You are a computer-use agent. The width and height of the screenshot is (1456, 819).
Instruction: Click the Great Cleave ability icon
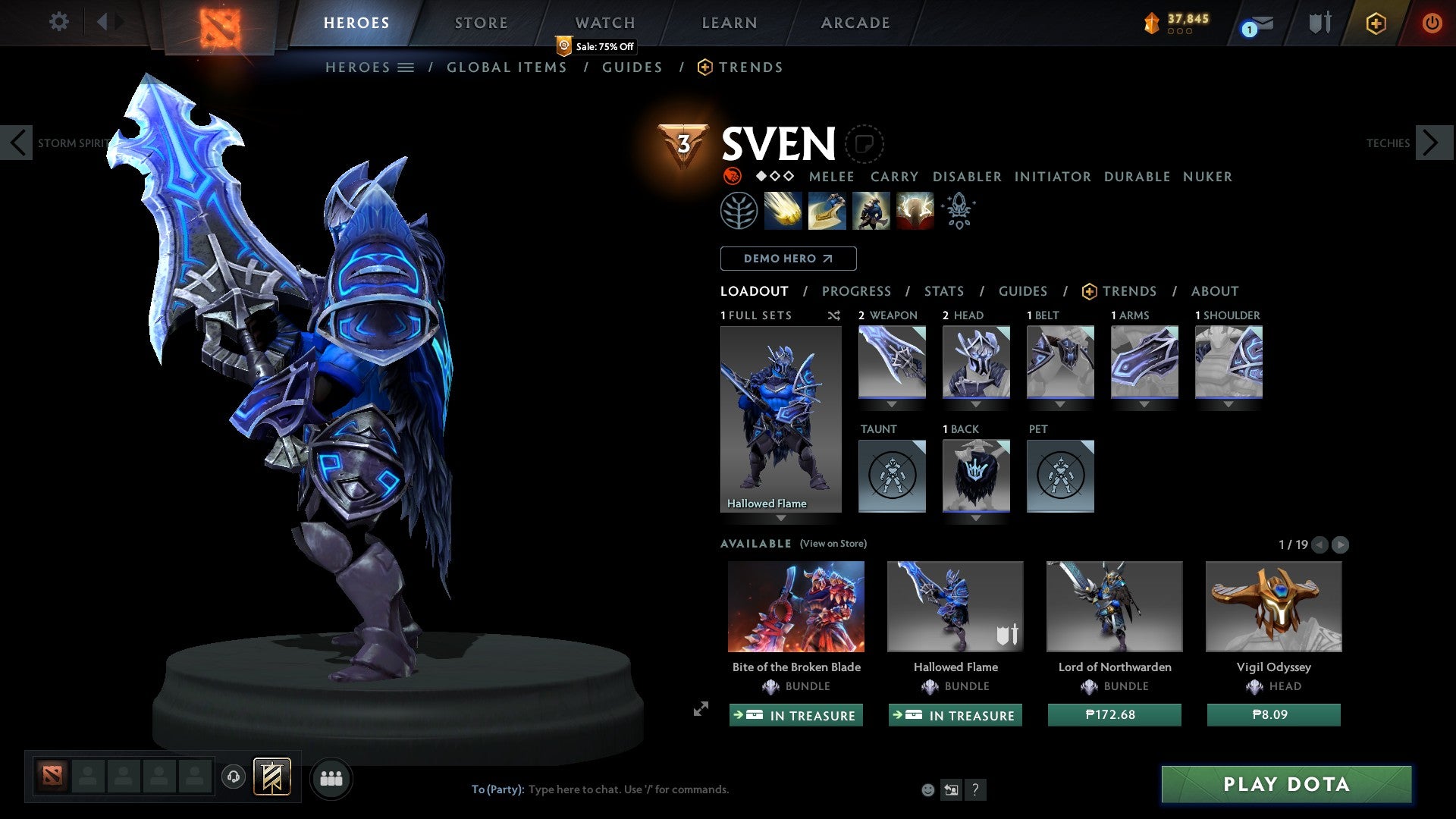pyautogui.click(x=827, y=211)
